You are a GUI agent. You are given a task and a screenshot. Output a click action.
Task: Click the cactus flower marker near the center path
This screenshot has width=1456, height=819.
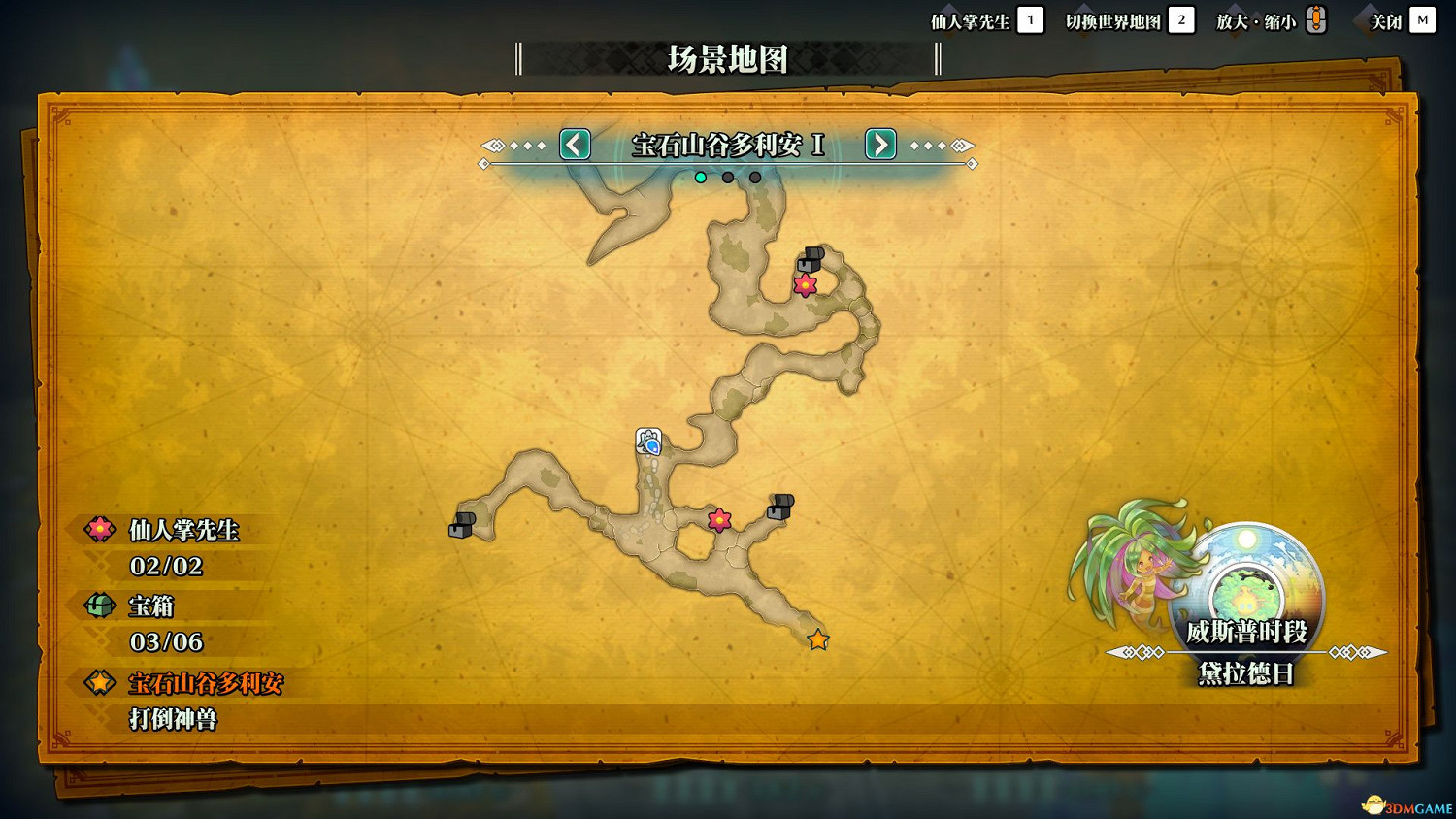click(x=719, y=520)
